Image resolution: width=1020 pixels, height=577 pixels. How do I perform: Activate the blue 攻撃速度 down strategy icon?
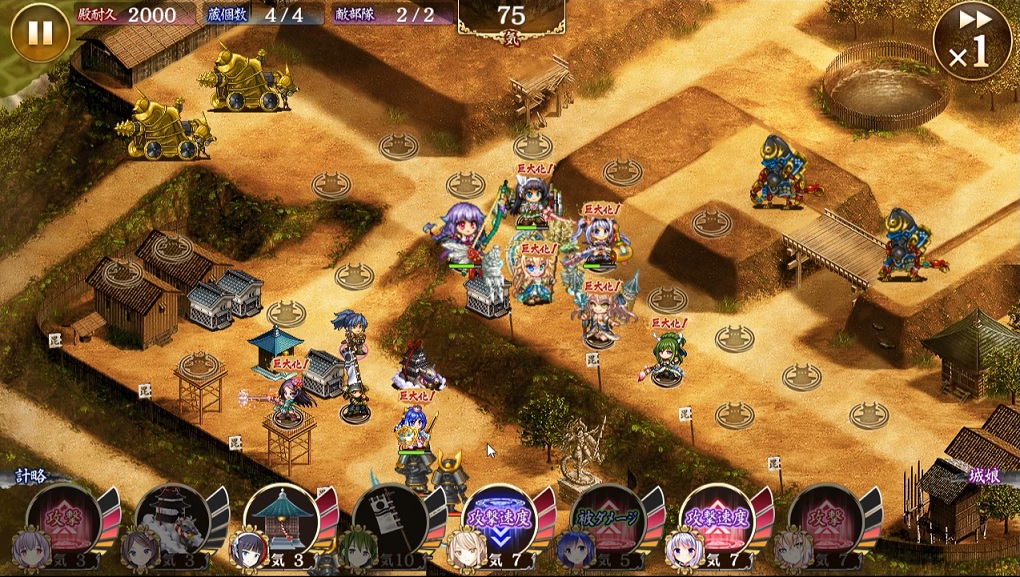coord(498,521)
